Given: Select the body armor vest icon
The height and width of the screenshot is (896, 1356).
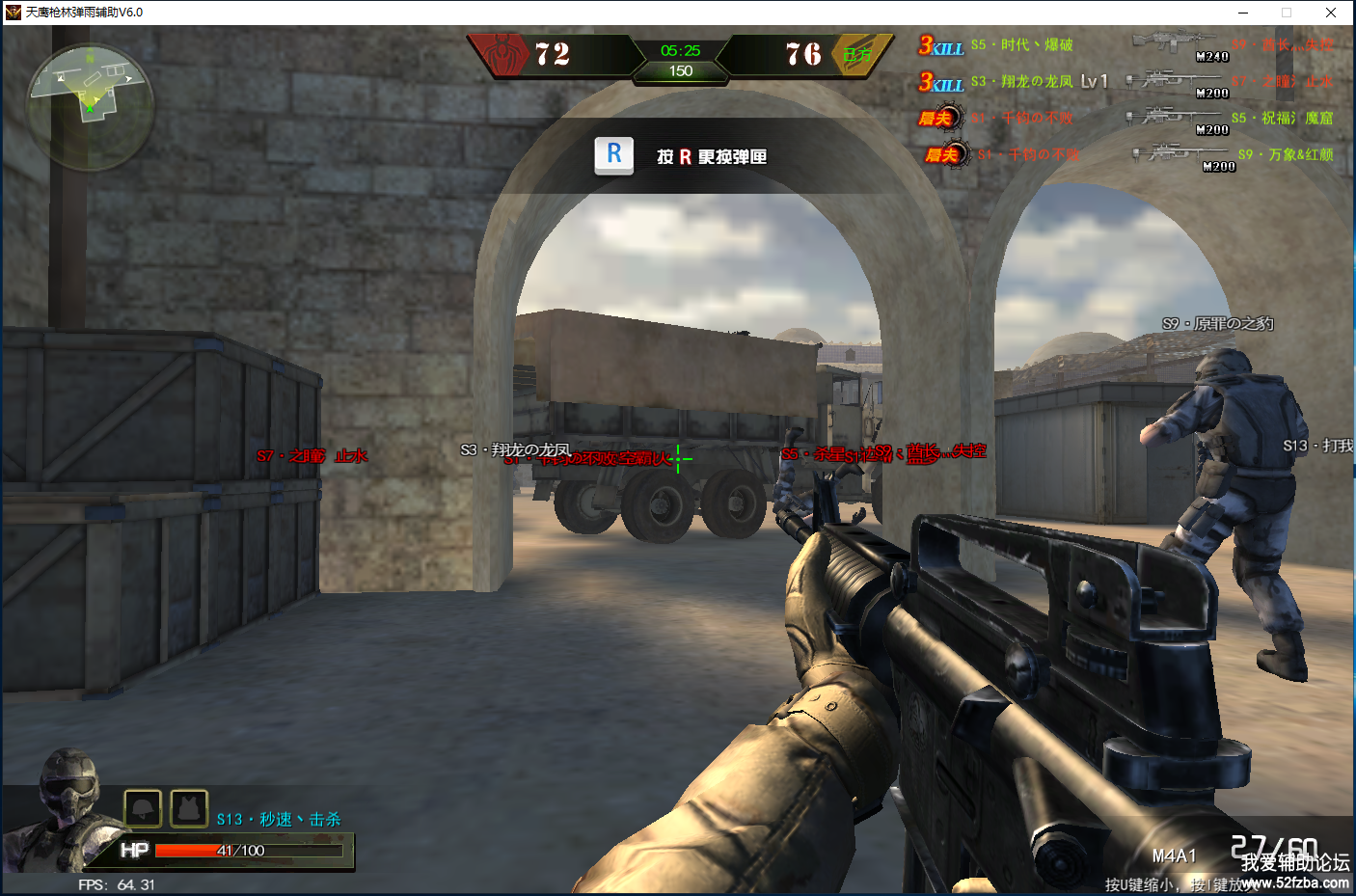Looking at the screenshot, I should point(189,808).
